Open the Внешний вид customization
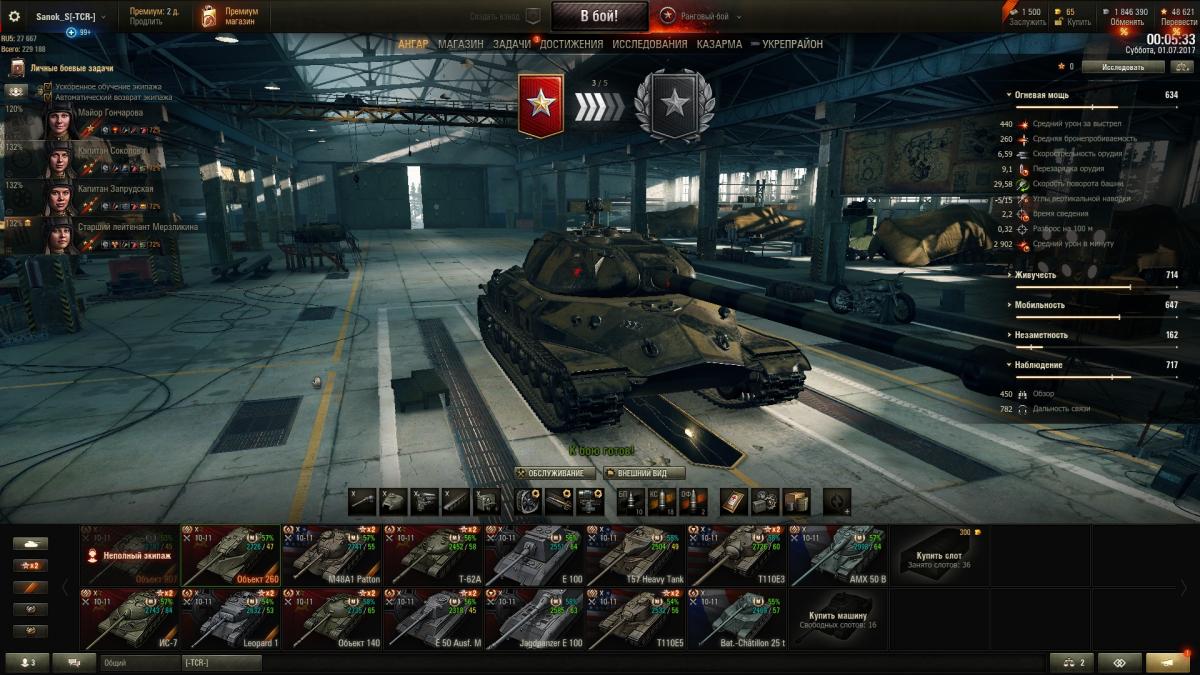The height and width of the screenshot is (675, 1200). point(644,473)
